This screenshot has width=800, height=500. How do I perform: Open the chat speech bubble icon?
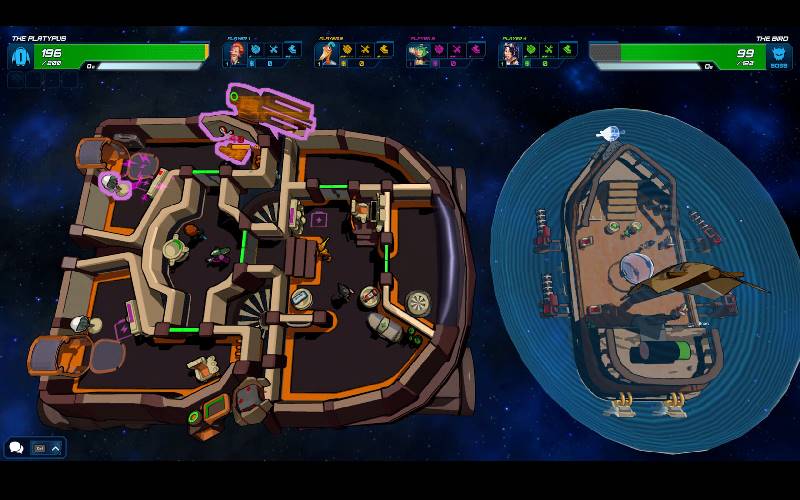click(x=17, y=448)
